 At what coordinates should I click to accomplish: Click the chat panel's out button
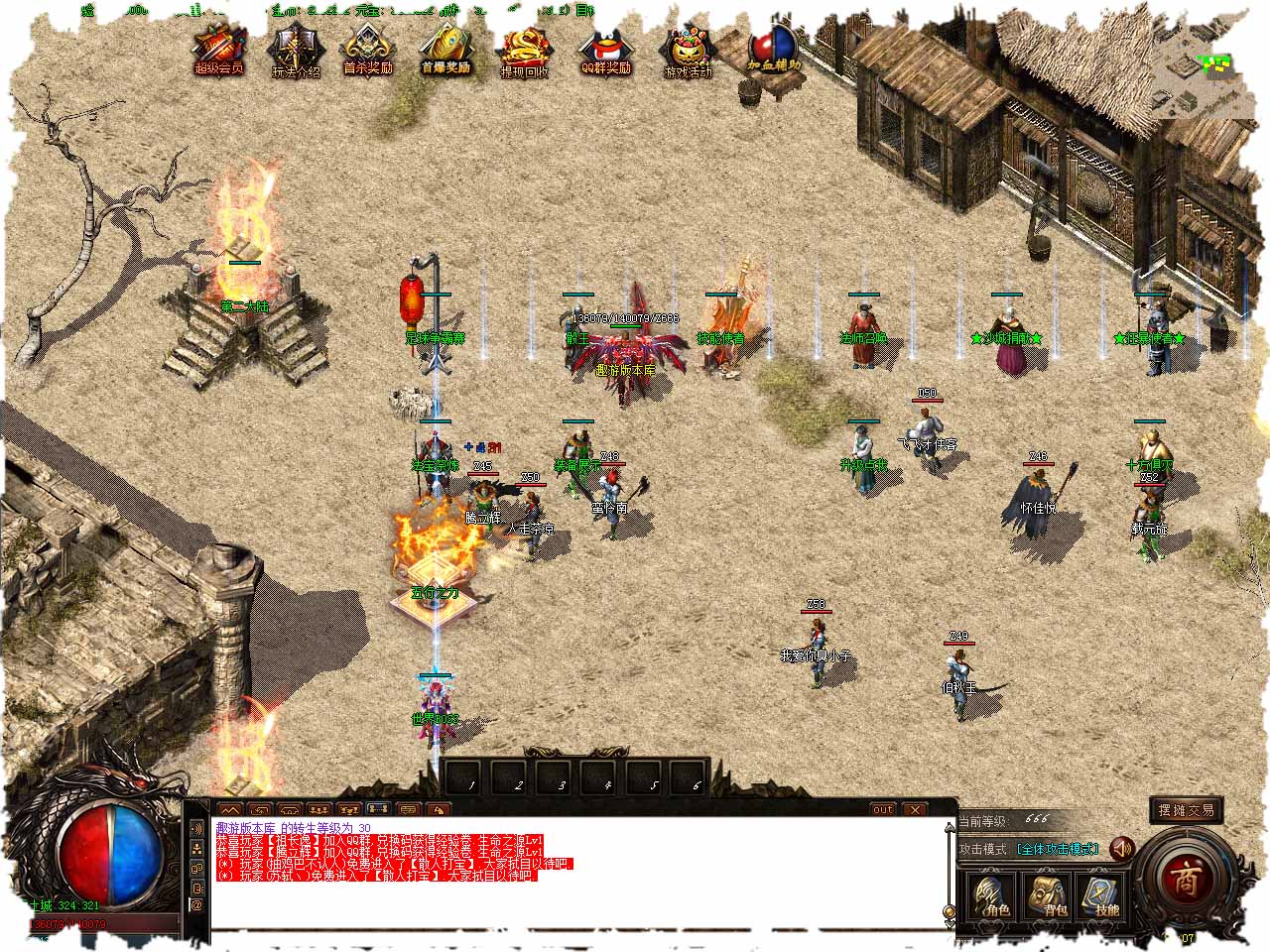(x=883, y=809)
